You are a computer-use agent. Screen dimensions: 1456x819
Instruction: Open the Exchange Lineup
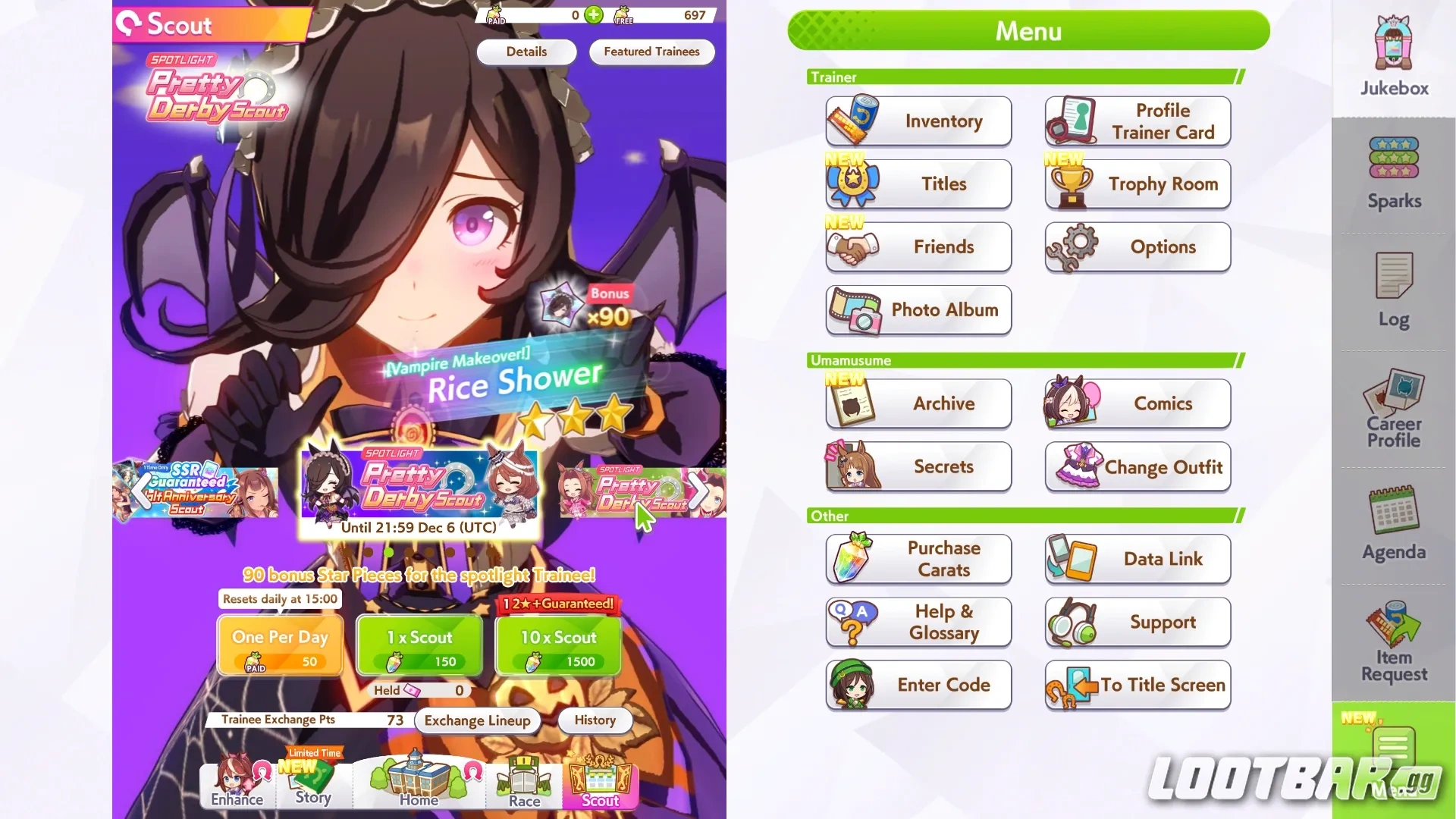click(477, 720)
